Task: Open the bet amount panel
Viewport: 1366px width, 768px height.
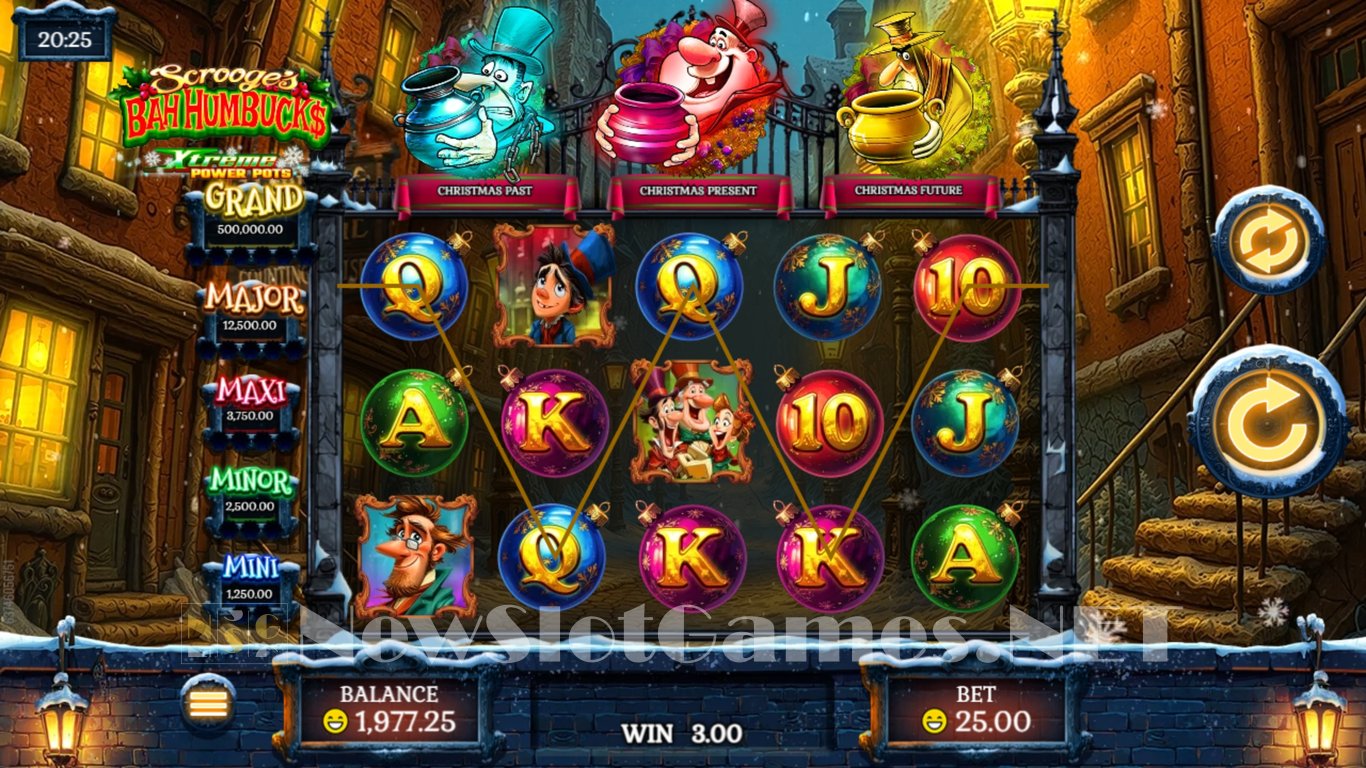Action: click(975, 710)
